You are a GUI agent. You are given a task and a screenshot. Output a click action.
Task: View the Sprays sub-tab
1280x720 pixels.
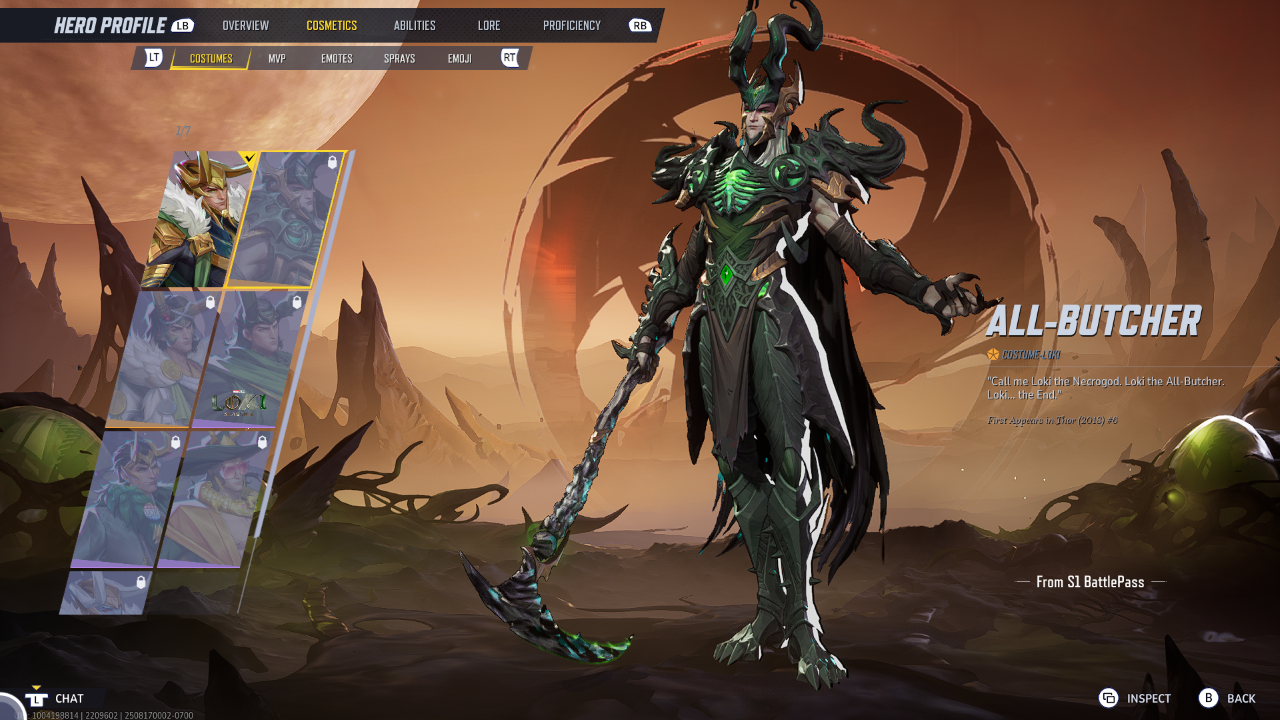coord(399,59)
